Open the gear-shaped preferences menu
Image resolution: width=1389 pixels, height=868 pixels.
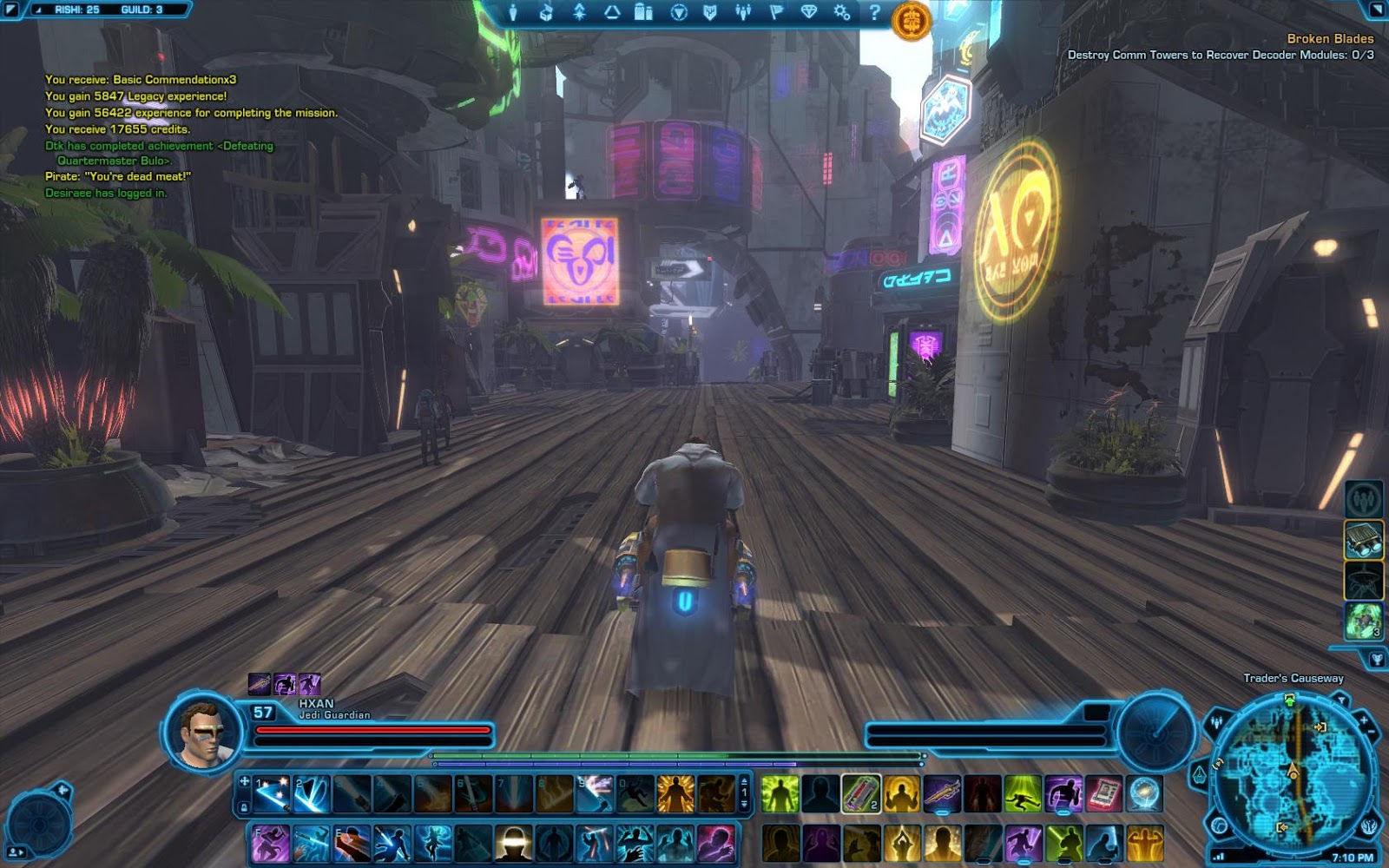[x=841, y=12]
